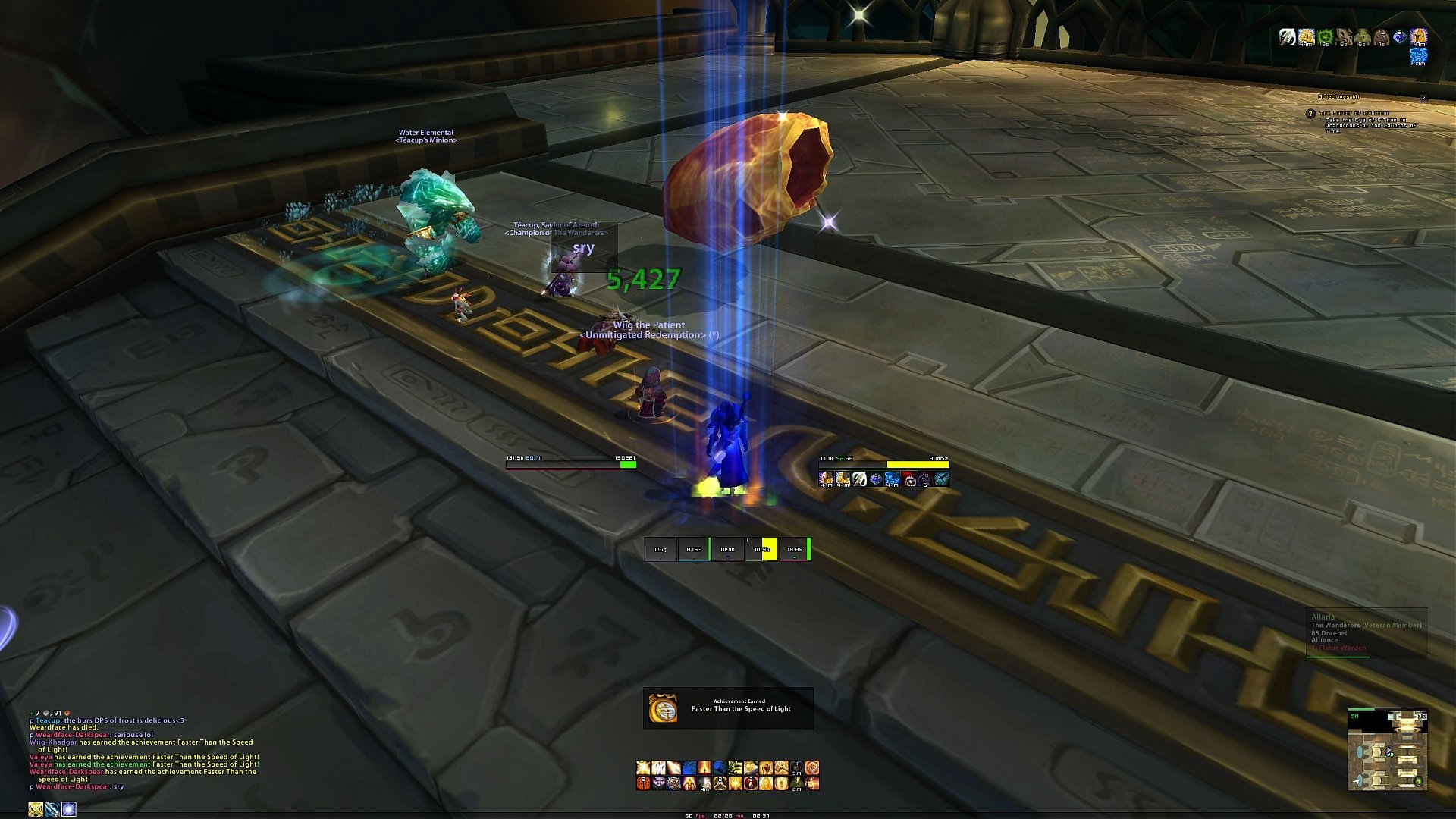Open the Faster Than the Speed of Light achievement popup
The height and width of the screenshot is (819, 1456).
(x=728, y=708)
